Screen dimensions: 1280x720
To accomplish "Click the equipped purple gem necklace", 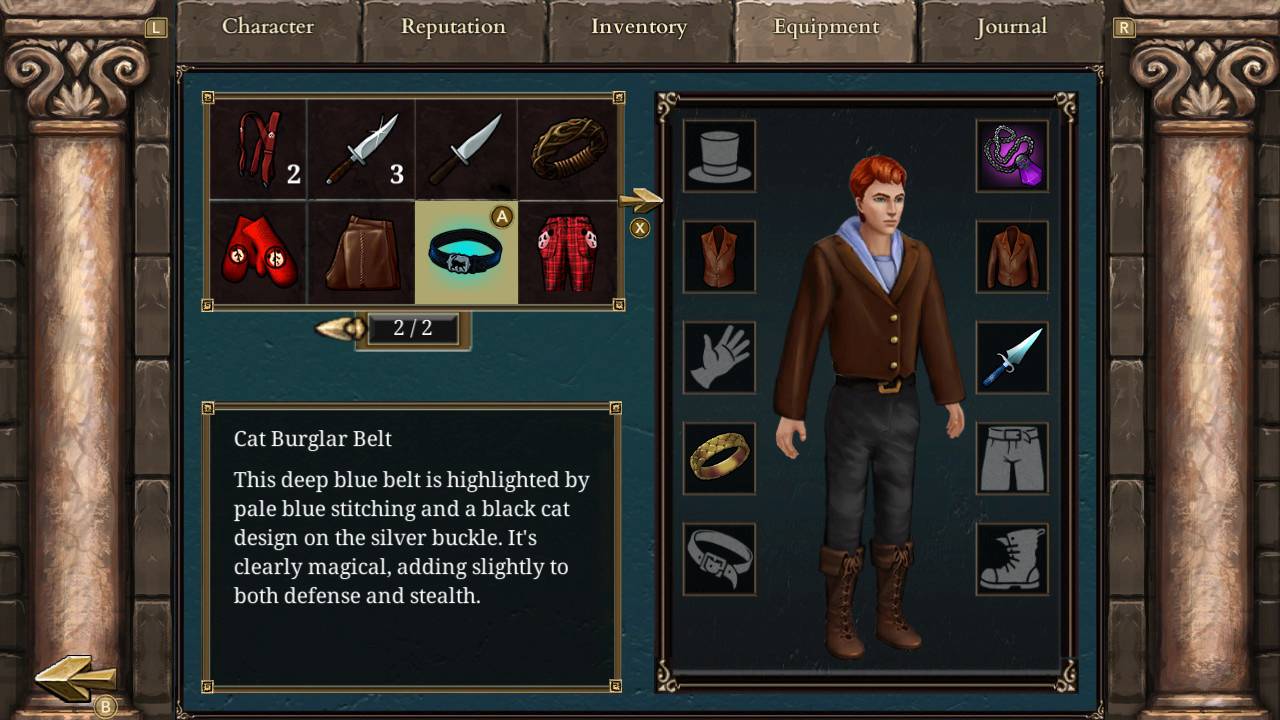I will (x=1012, y=156).
